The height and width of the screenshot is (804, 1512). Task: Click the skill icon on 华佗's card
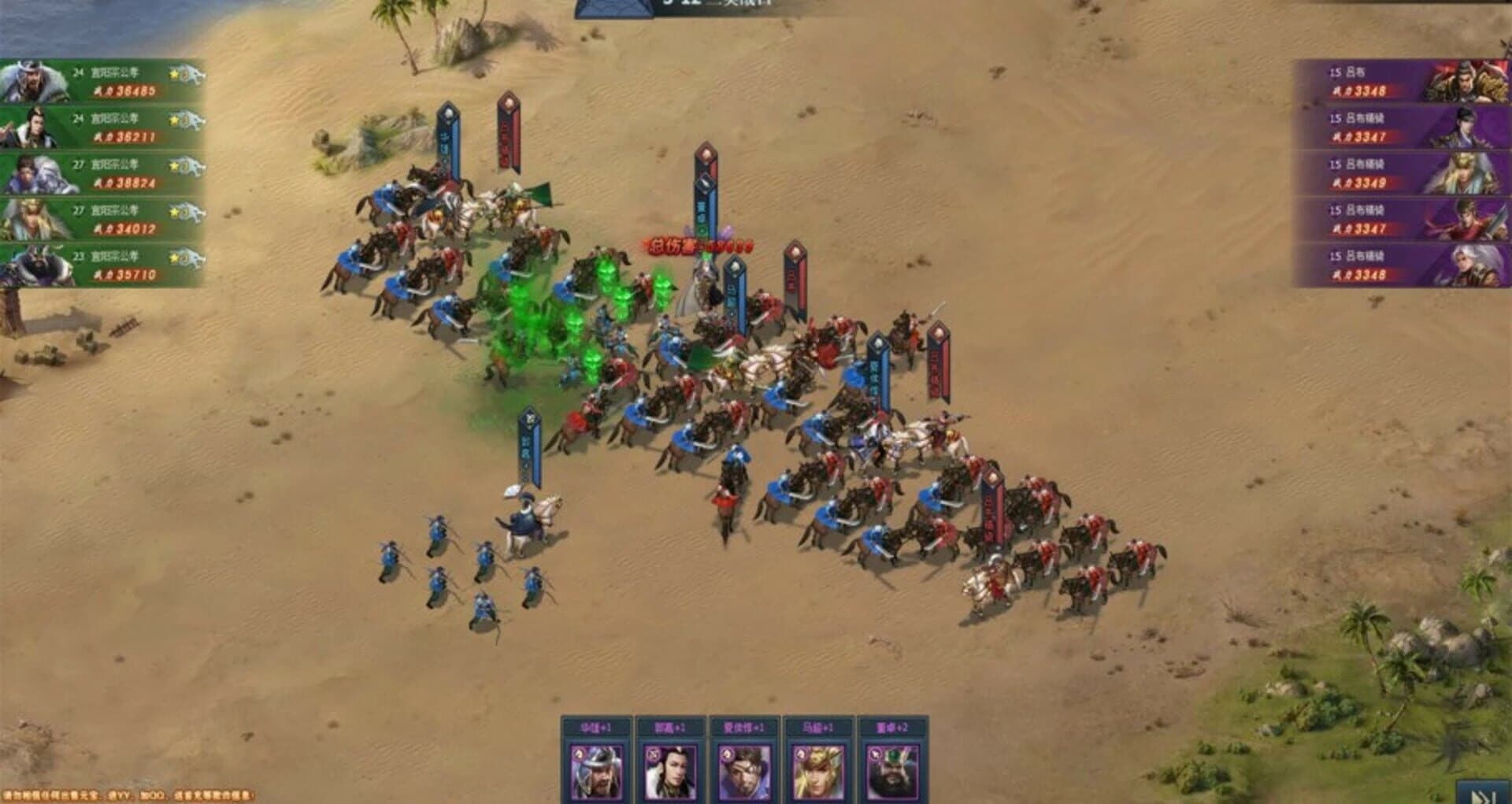point(578,754)
